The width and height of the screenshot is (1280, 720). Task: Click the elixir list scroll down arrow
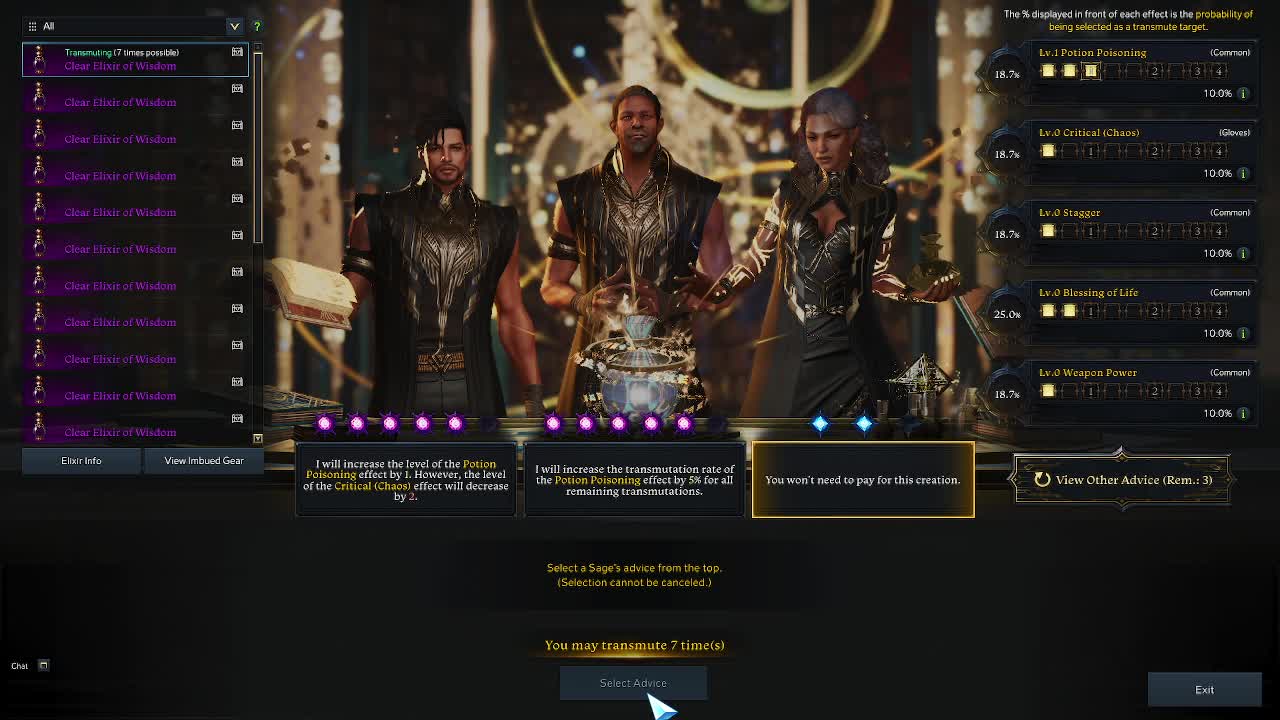click(x=257, y=439)
